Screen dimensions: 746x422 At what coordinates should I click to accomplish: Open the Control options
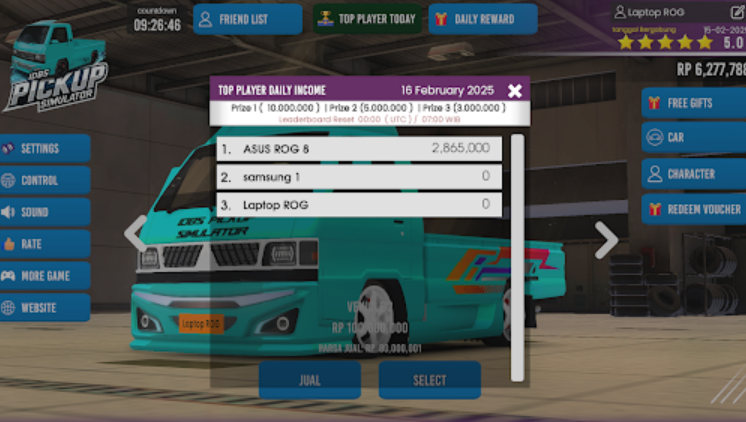45,181
